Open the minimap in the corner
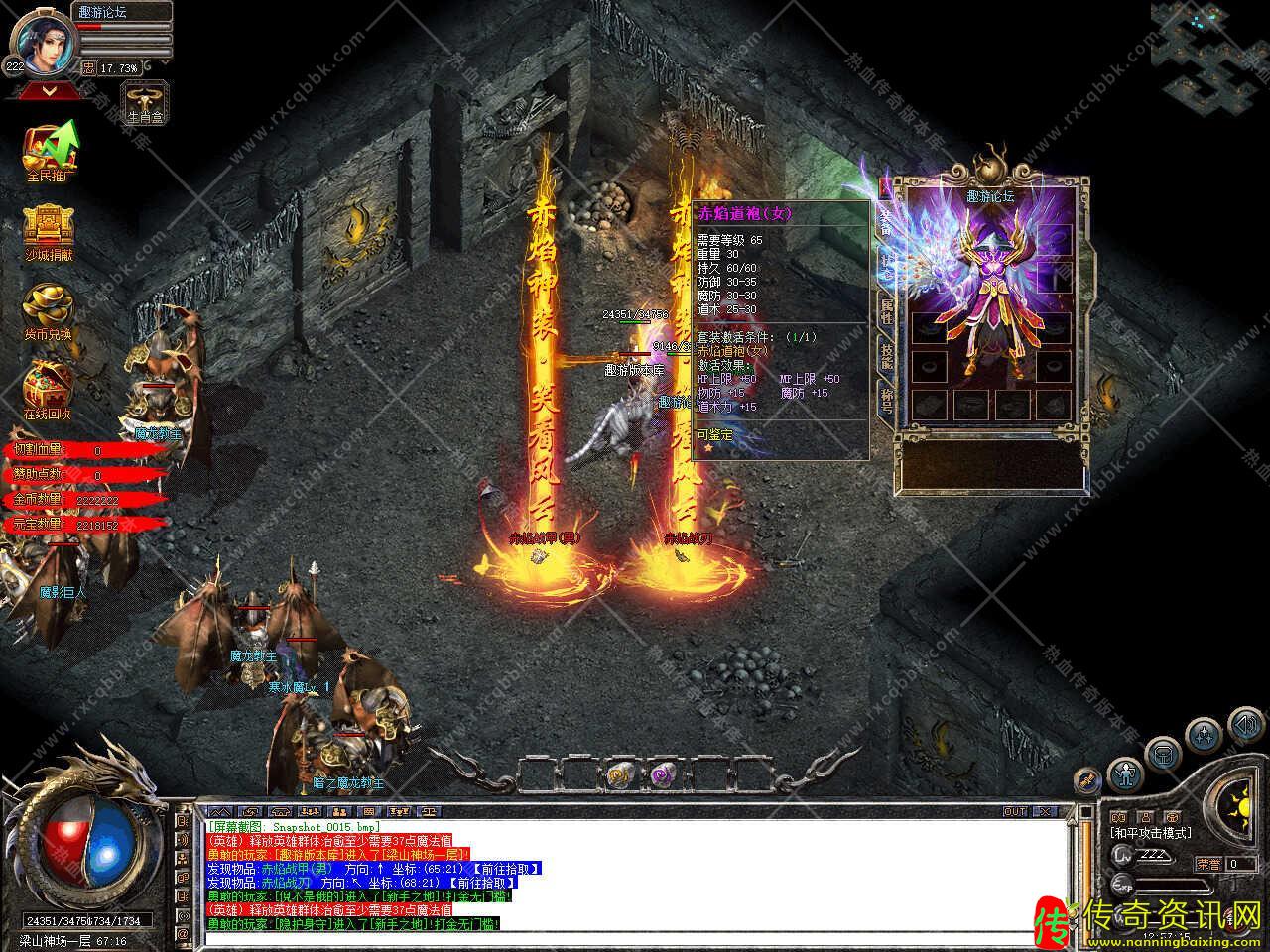1270x952 pixels. click(1207, 55)
